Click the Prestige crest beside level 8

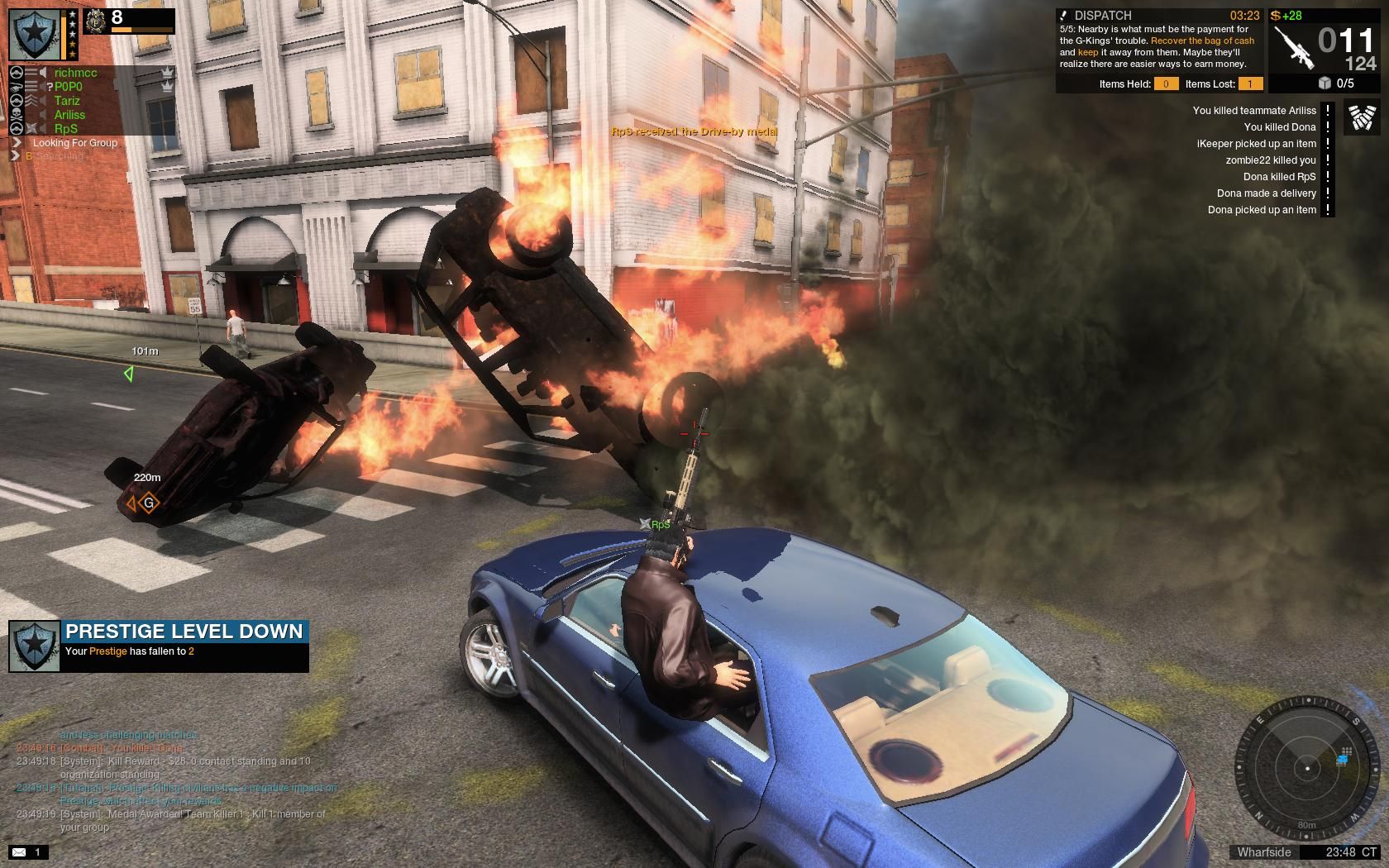pyautogui.click(x=94, y=21)
